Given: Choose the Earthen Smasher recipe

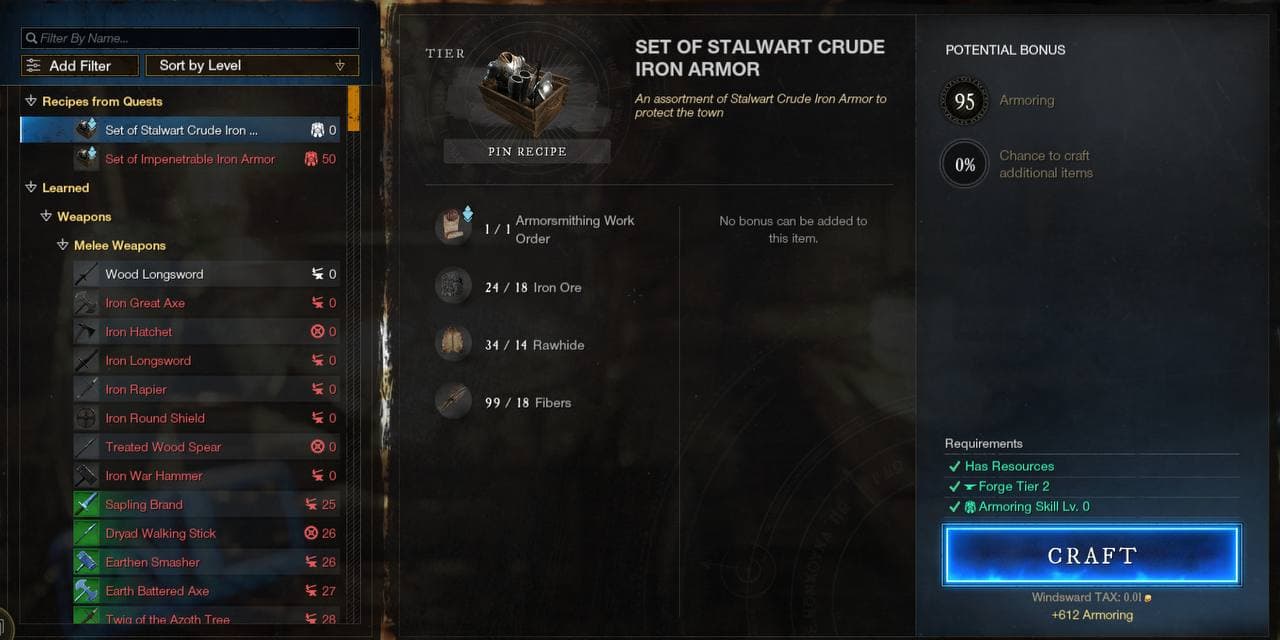Looking at the screenshot, I should coord(153,562).
